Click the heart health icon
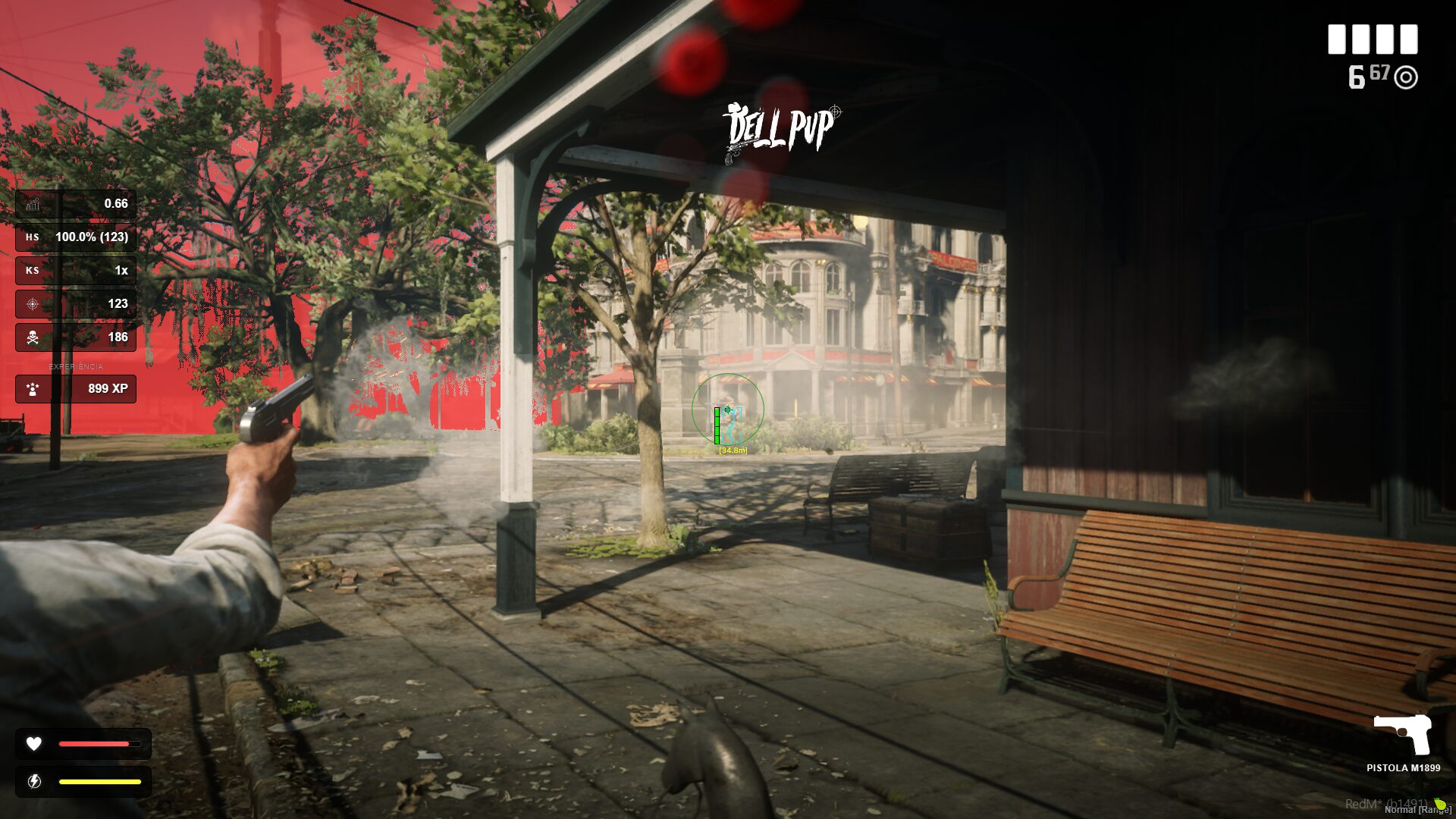Screen dimensions: 1456x819 (34, 744)
